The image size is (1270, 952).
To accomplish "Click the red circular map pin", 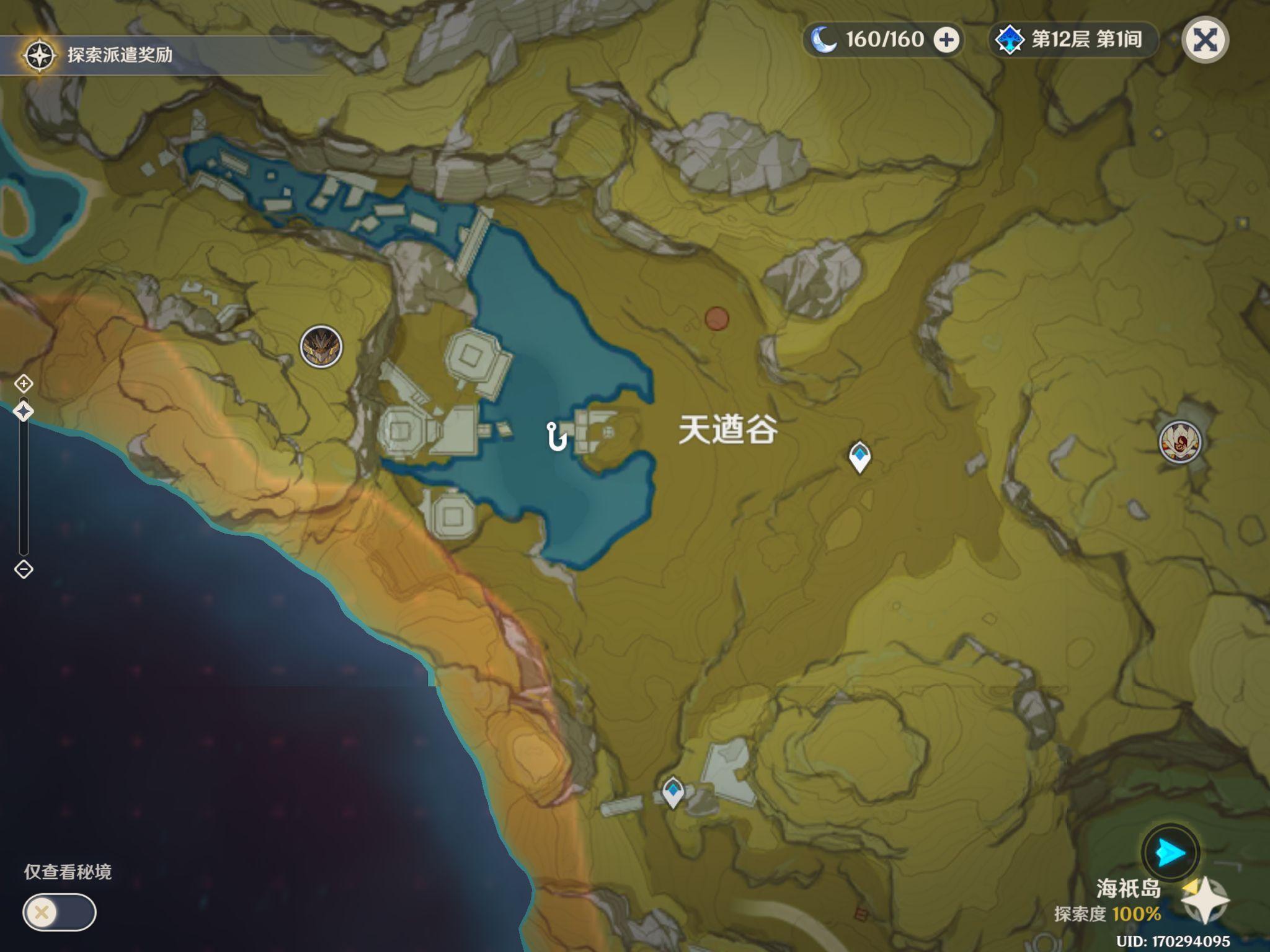I will point(717,319).
